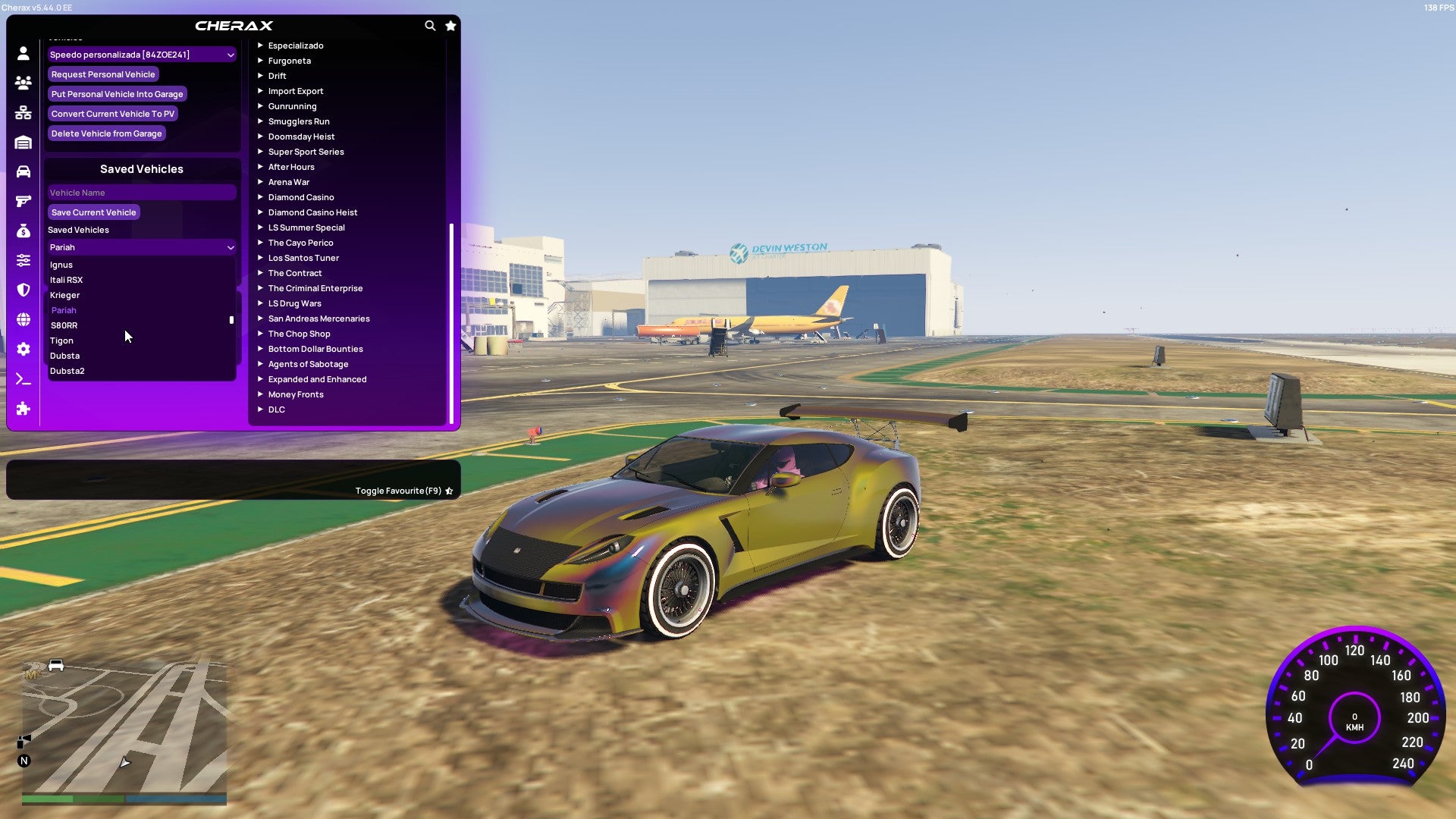Screen dimensions: 1456x819
Task: Select the Online Players icon
Action: point(23,83)
